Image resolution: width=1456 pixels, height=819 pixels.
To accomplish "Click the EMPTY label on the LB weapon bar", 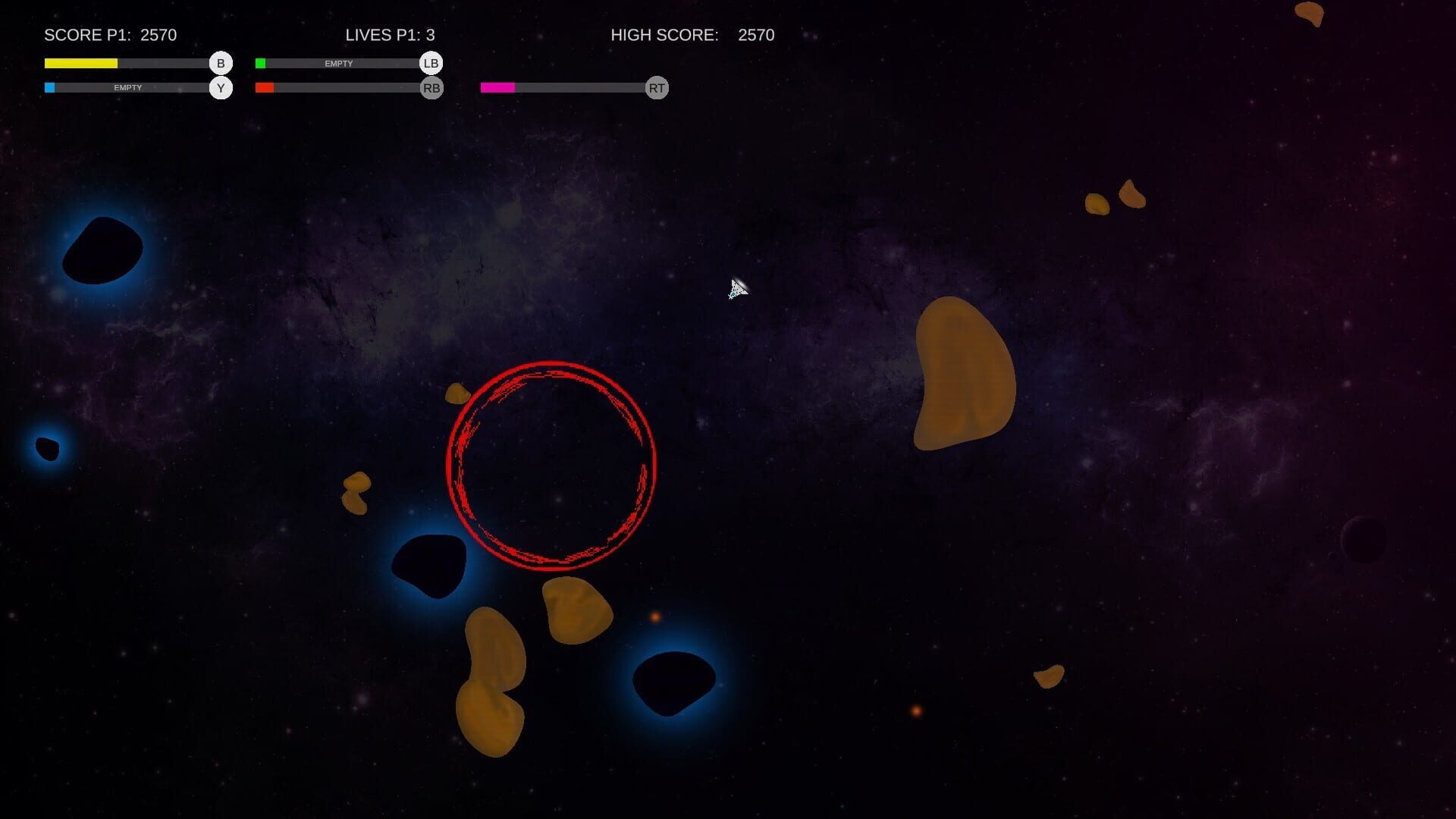I will pyautogui.click(x=339, y=64).
